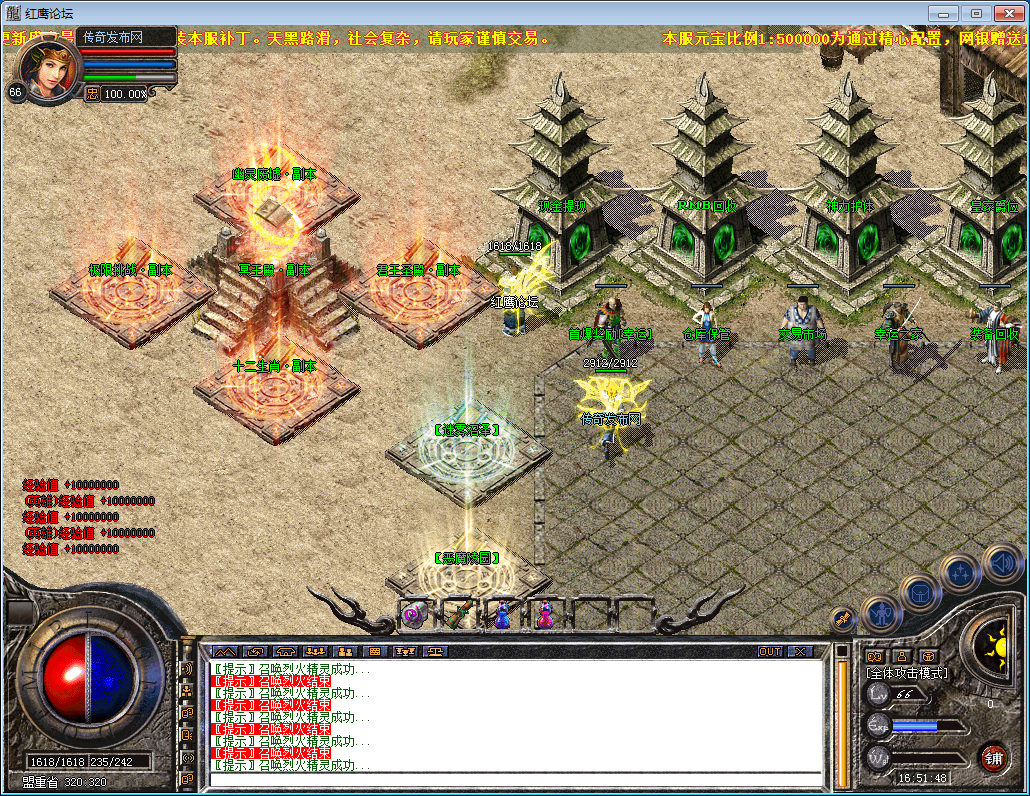1030x796 pixels.
Task: Click the small crossed-tools round button
Action: pos(842,620)
